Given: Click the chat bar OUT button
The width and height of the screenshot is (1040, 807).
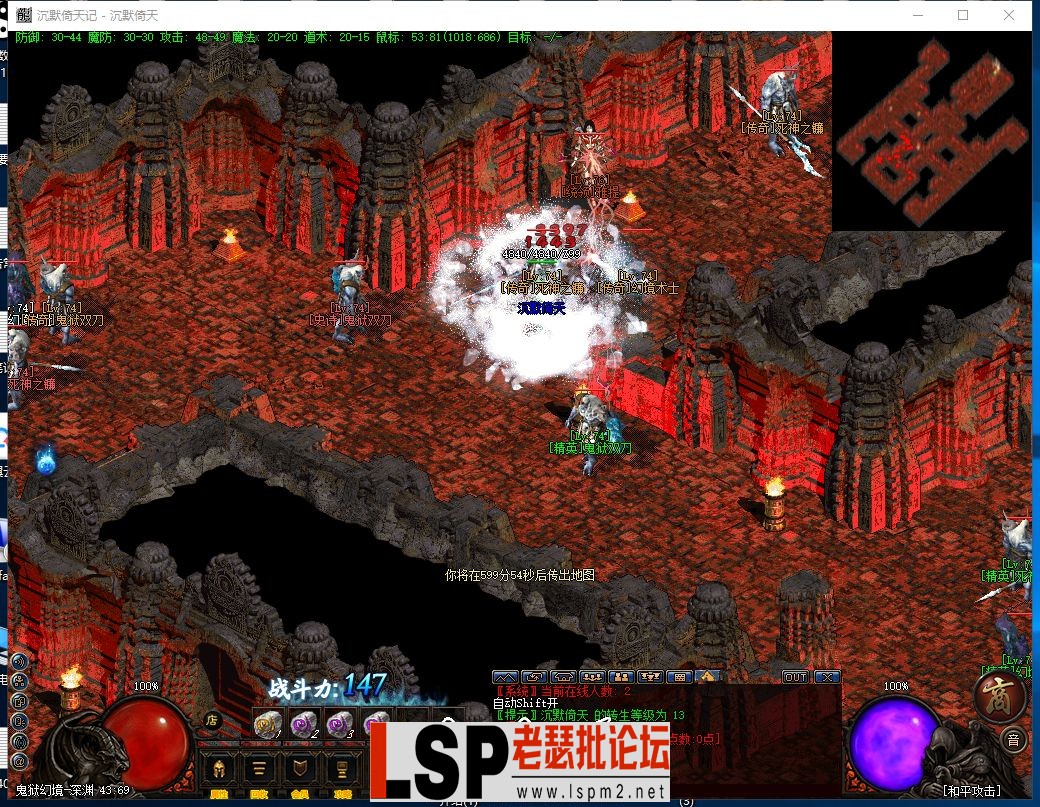Looking at the screenshot, I should 795,677.
